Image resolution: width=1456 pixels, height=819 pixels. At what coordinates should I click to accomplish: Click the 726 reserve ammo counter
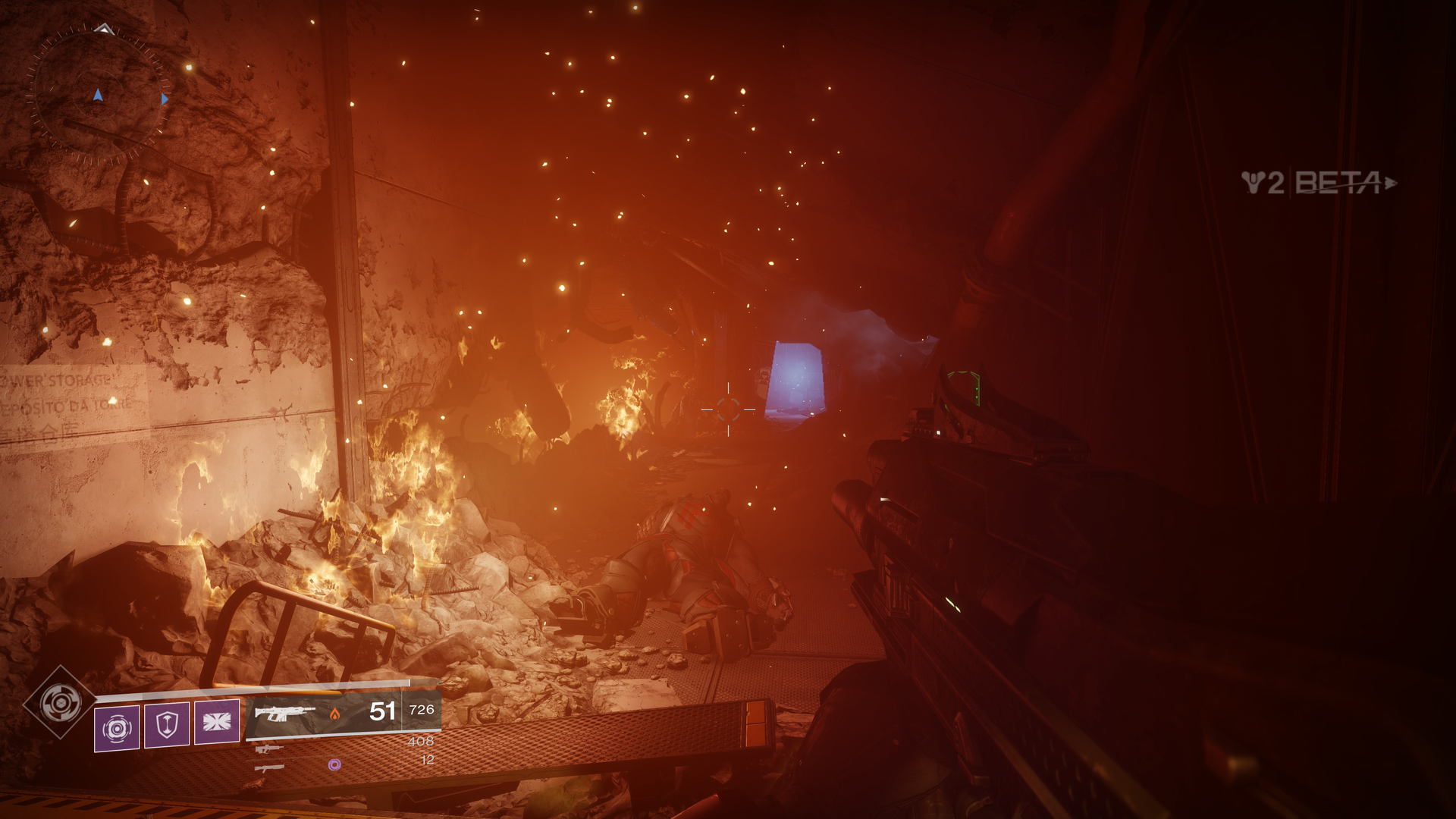422,711
